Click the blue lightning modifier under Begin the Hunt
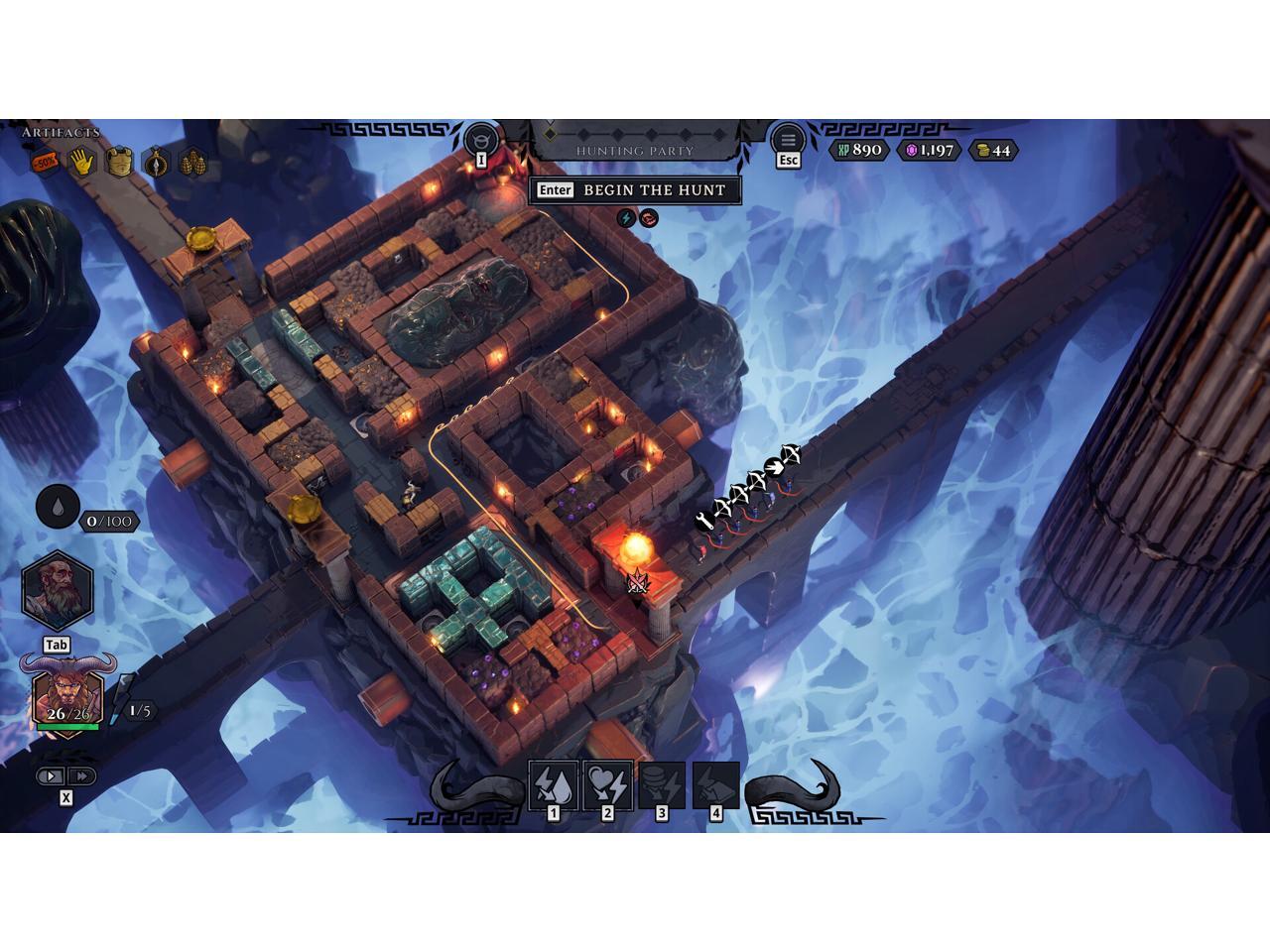1270x952 pixels. pos(626,218)
